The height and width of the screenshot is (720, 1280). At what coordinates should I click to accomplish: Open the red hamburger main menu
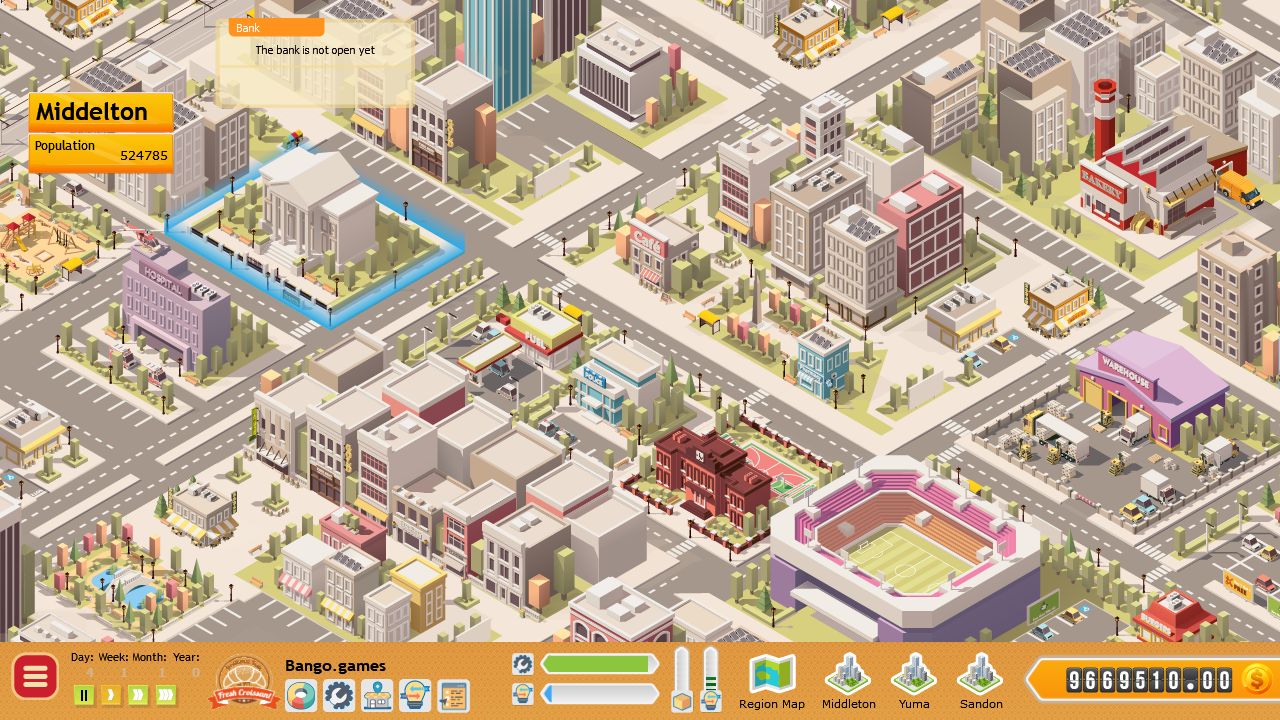coord(35,678)
